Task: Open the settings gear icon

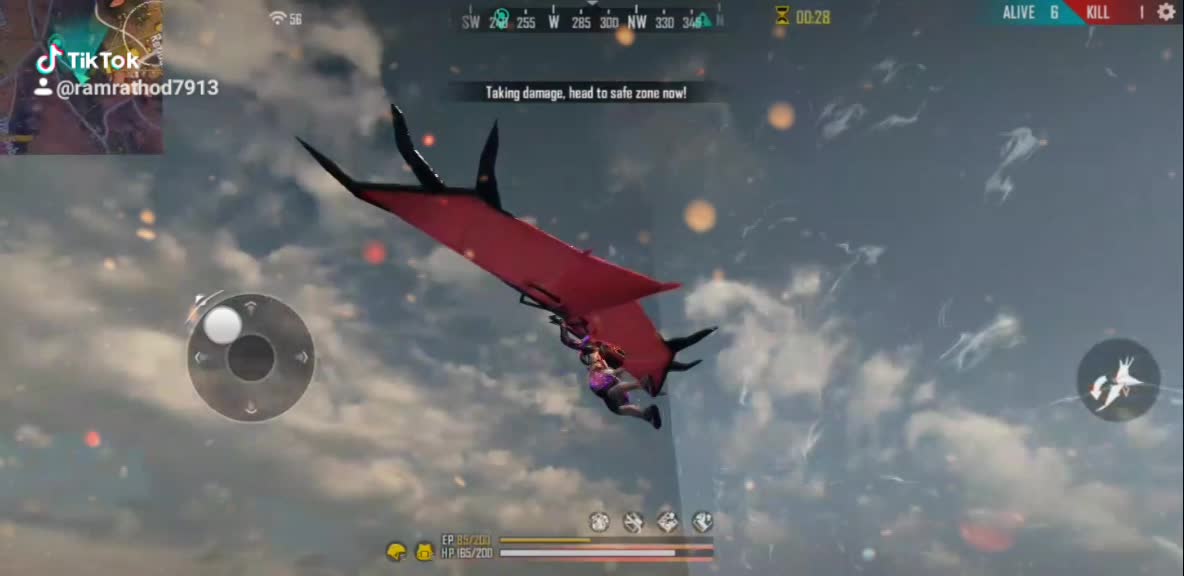Action: click(1166, 12)
